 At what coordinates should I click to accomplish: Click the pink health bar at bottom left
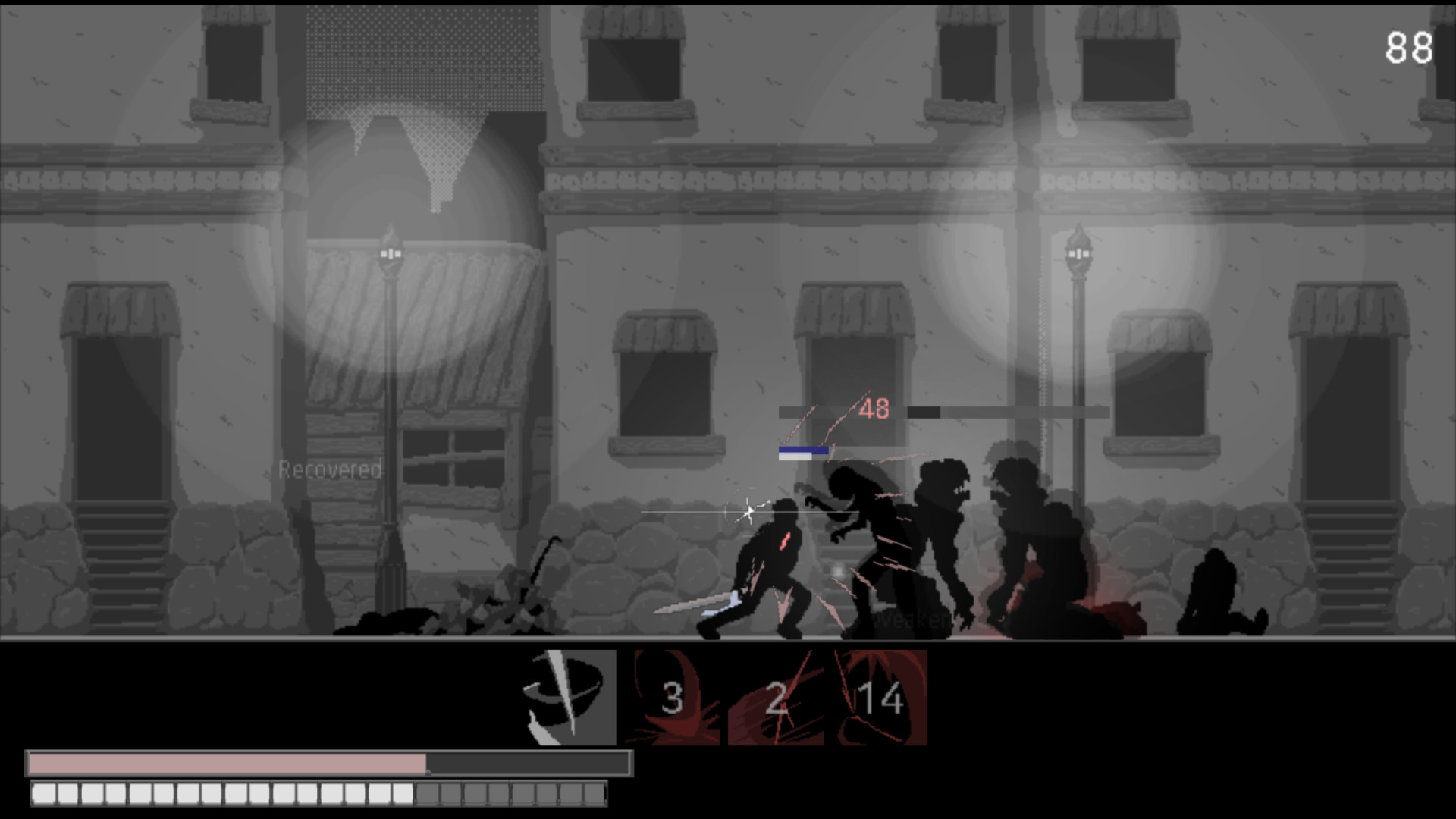227,761
